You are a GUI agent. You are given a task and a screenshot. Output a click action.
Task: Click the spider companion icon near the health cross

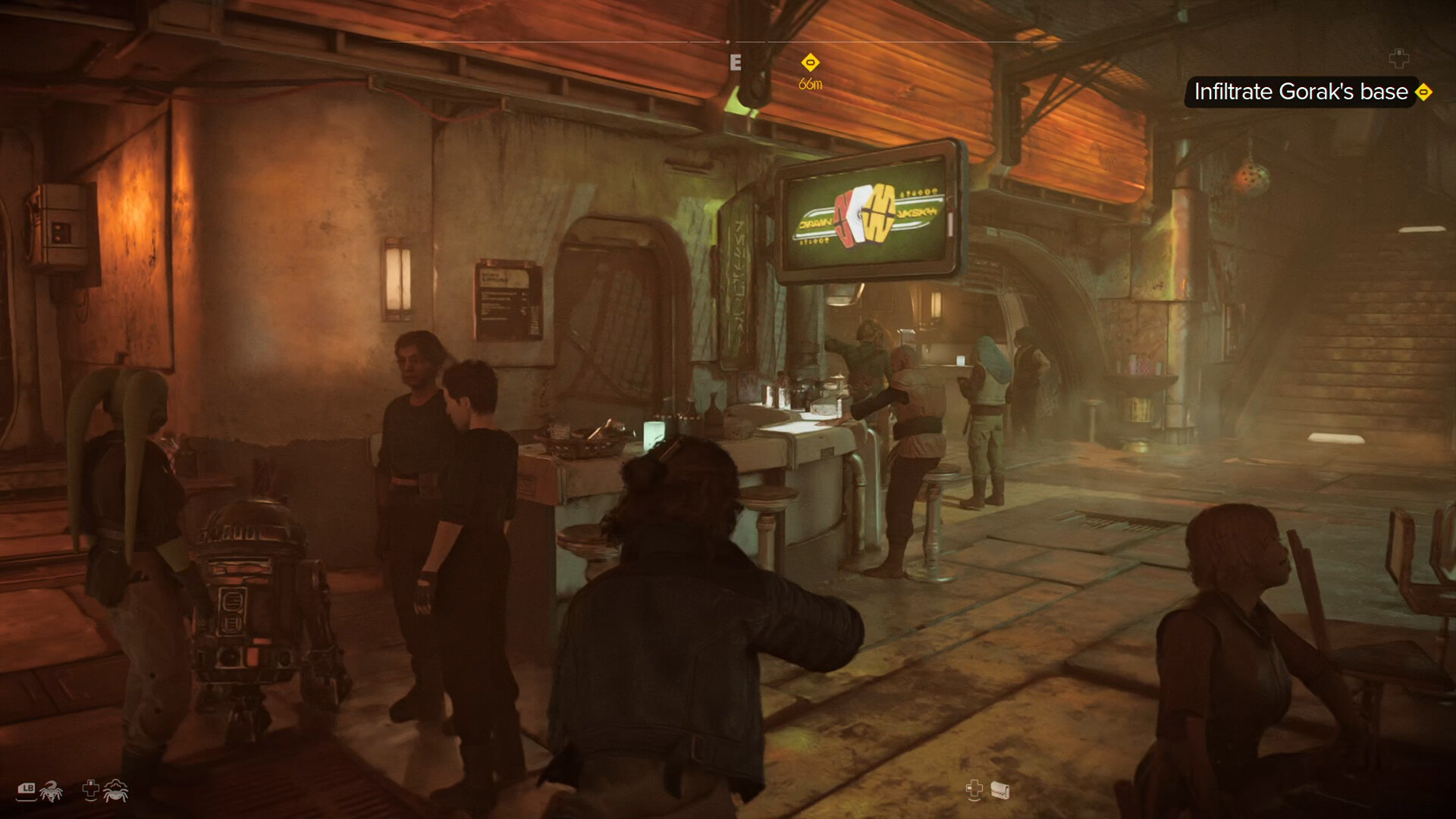[x=116, y=790]
